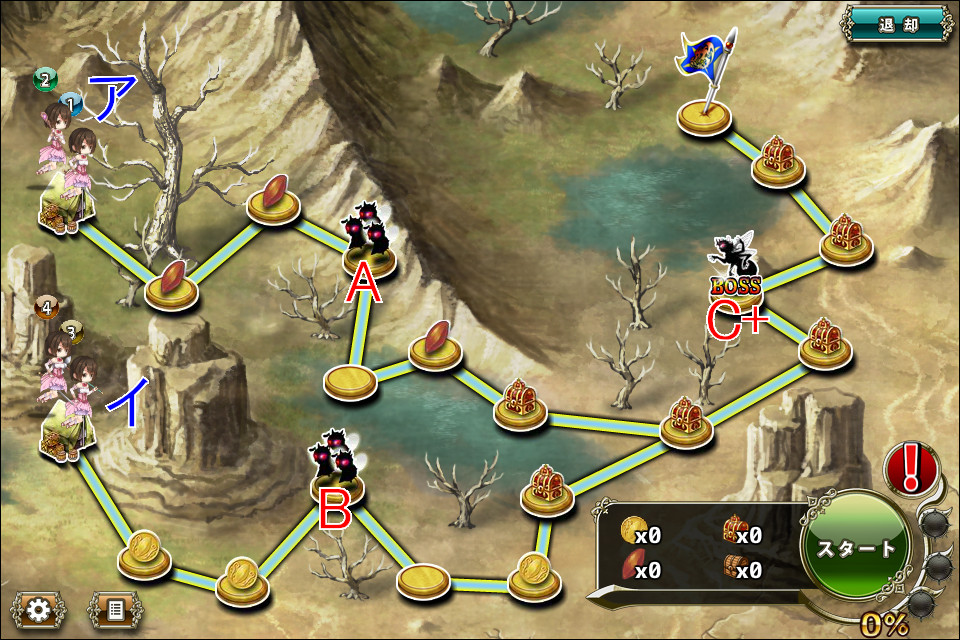Open the gear settings button

click(39, 609)
